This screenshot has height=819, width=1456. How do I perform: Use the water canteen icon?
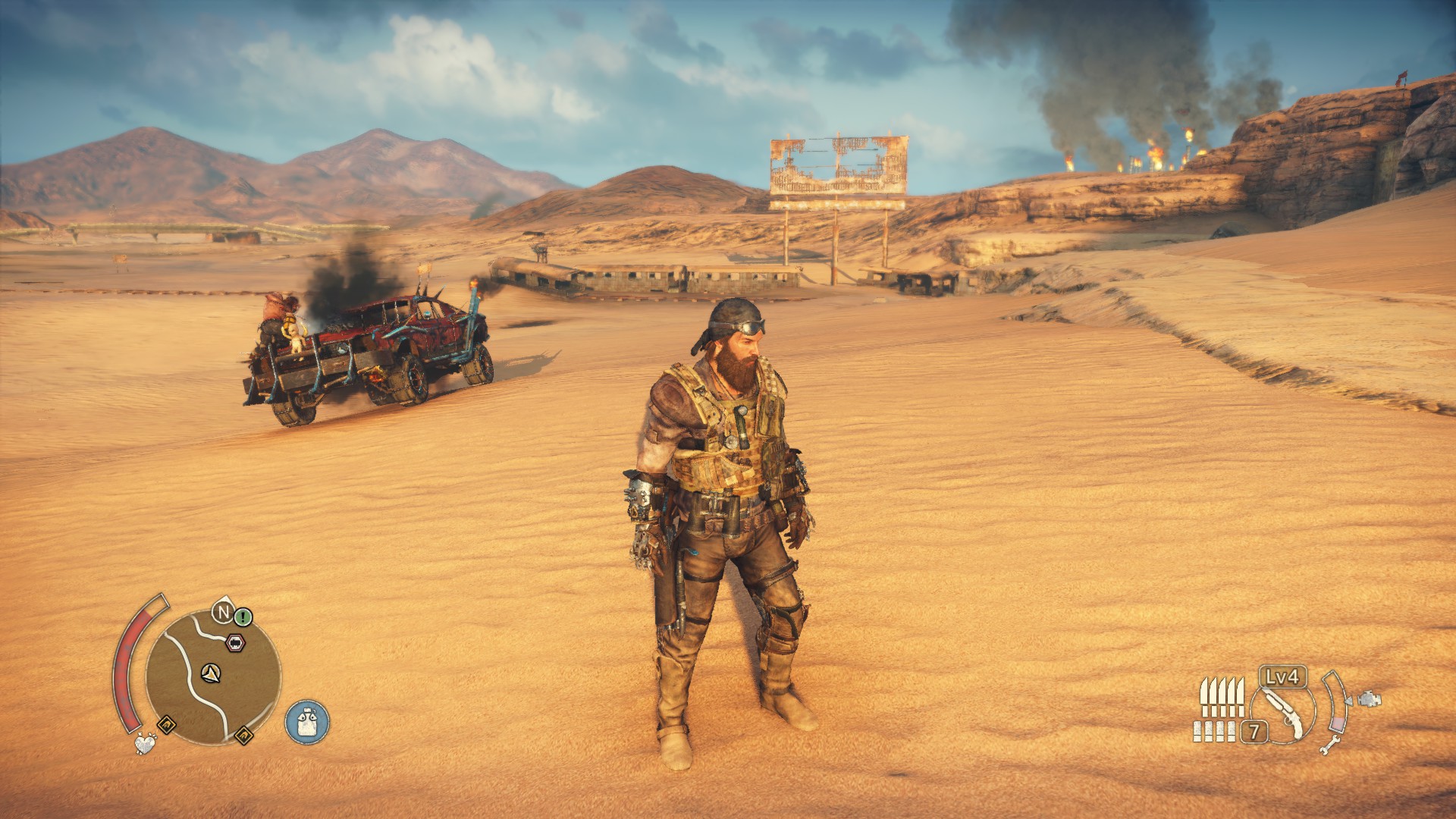[307, 720]
